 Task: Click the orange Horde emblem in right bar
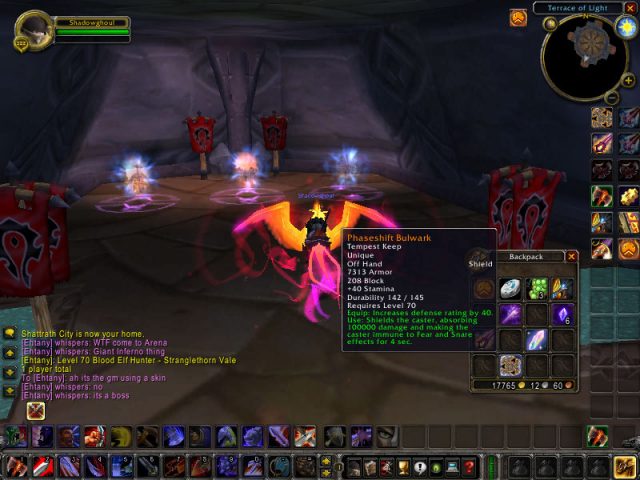point(628,247)
